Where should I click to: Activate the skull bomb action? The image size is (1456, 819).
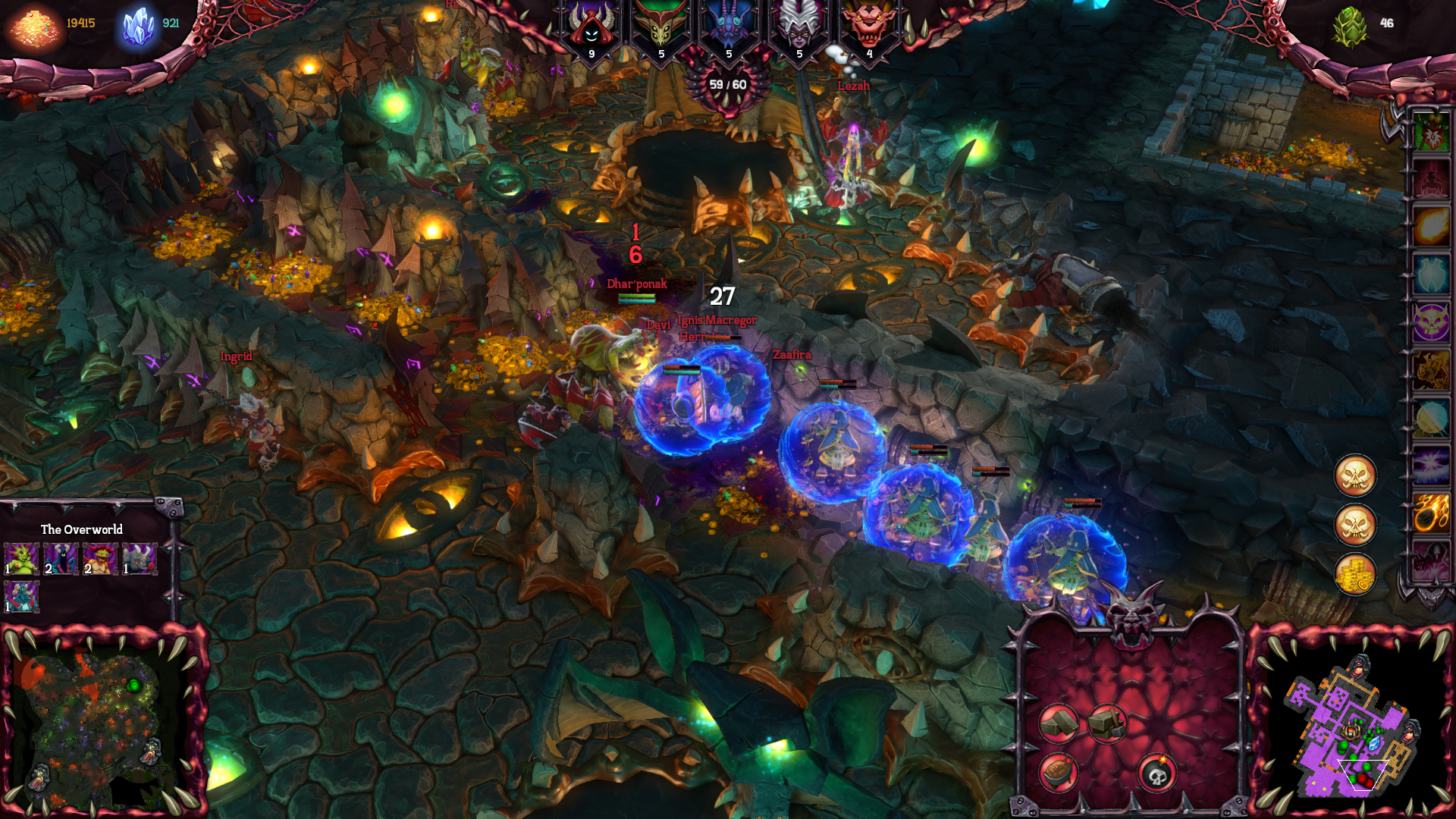1156,773
